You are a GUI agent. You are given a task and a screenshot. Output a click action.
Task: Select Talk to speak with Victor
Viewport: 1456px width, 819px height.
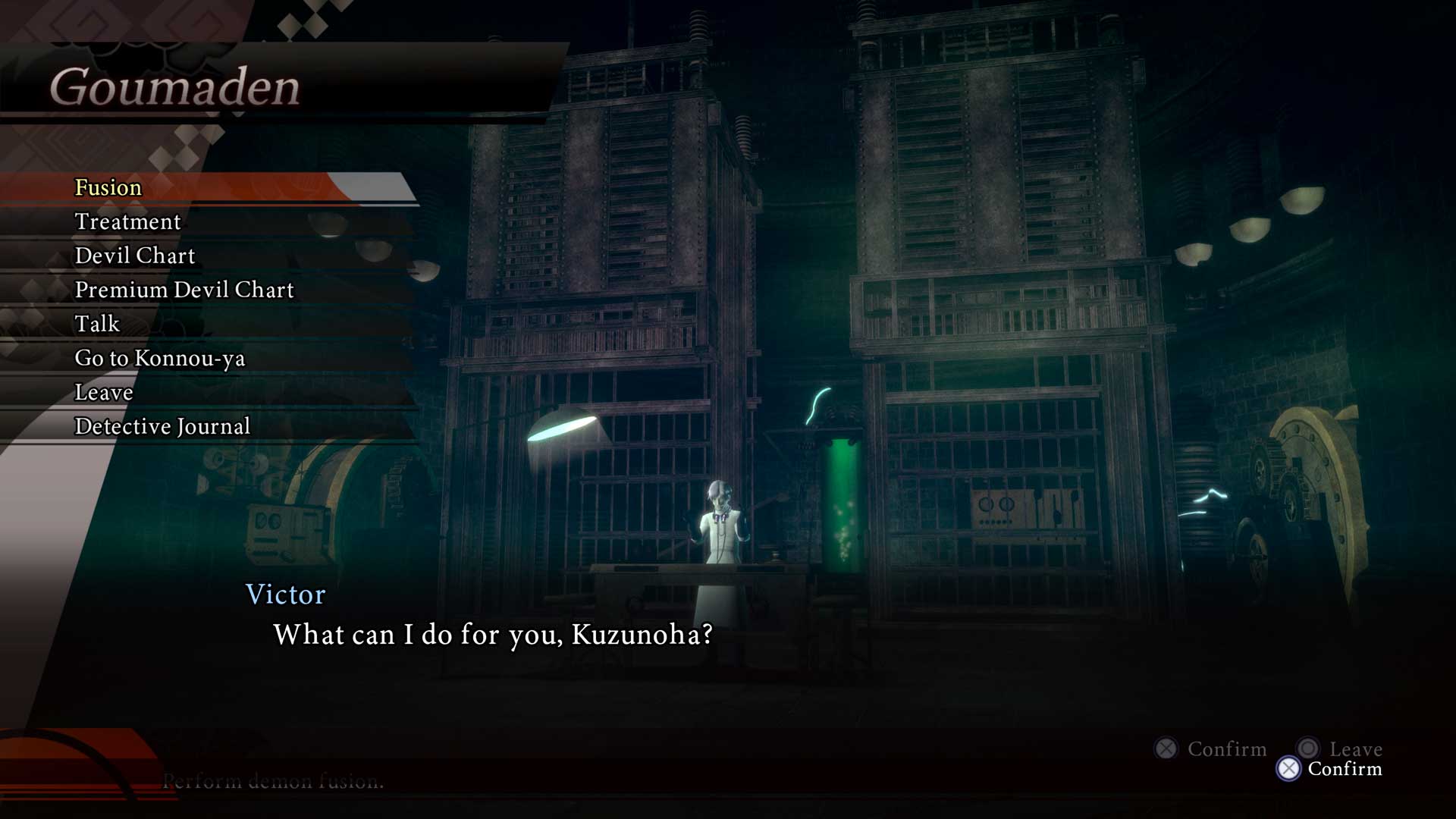pos(97,324)
